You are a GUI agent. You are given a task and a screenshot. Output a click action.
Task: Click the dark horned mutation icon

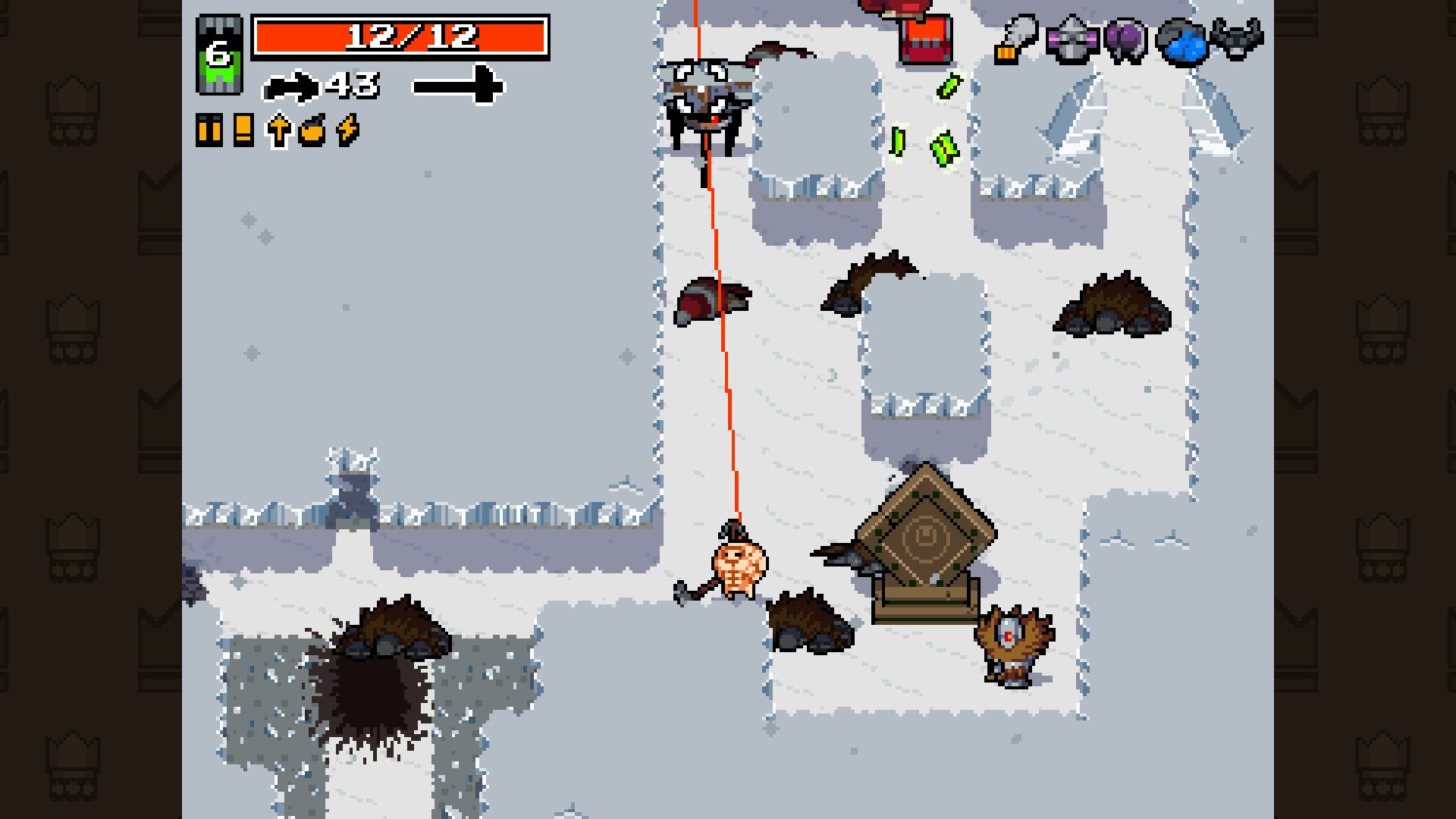(1237, 39)
